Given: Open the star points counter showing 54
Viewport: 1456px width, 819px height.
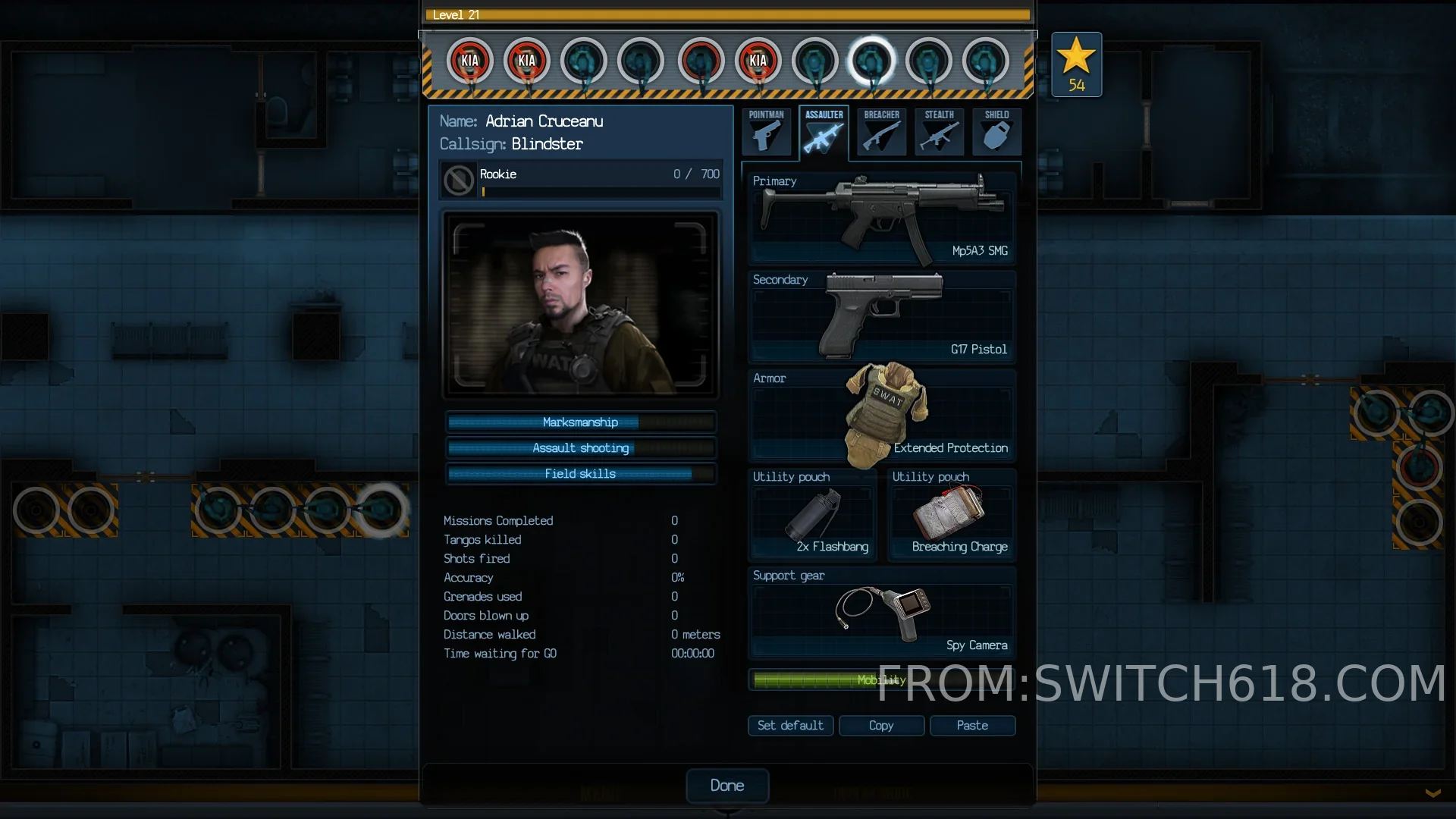Looking at the screenshot, I should pos(1076,64).
